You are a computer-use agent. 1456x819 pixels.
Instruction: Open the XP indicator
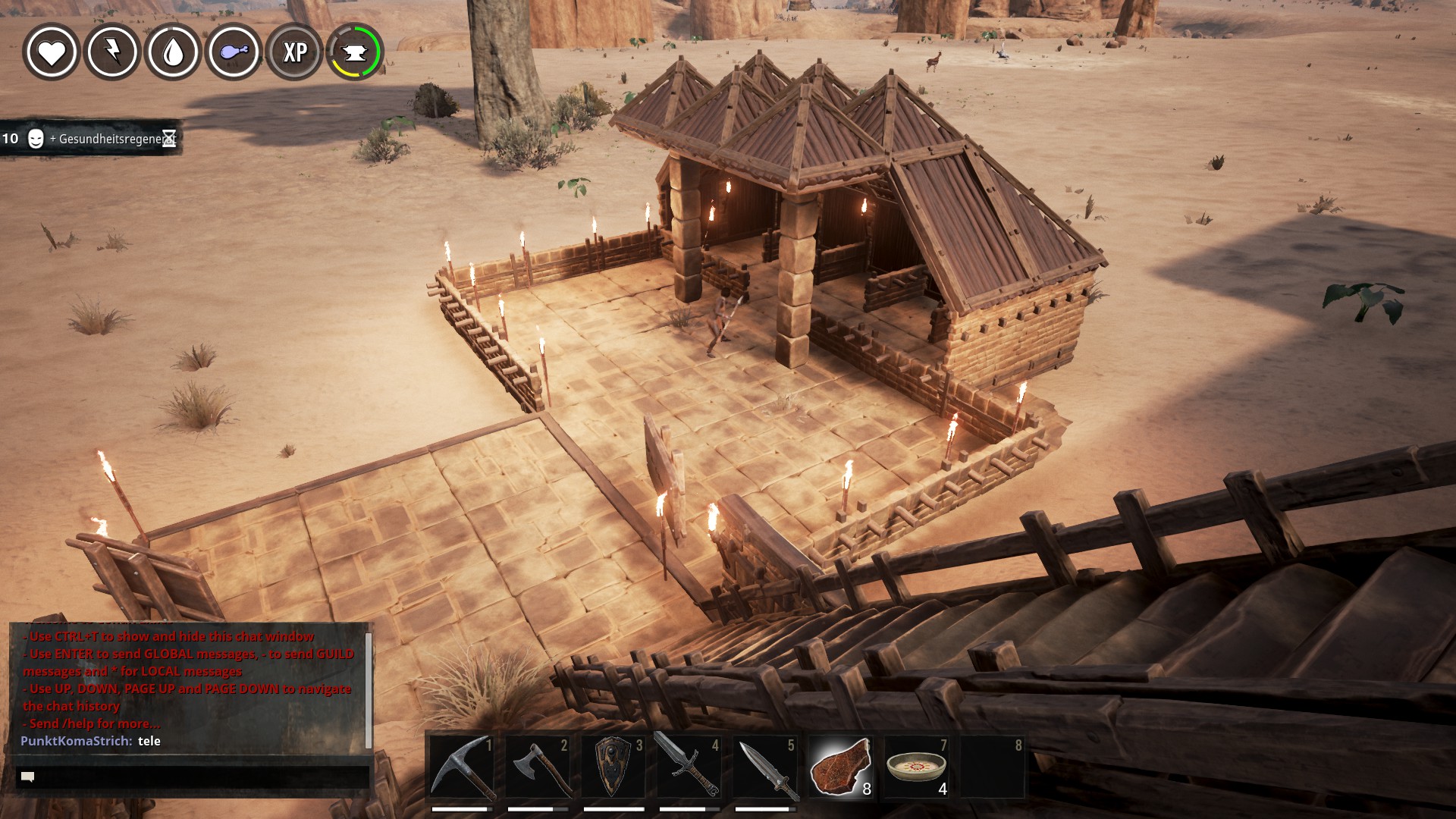click(x=295, y=52)
